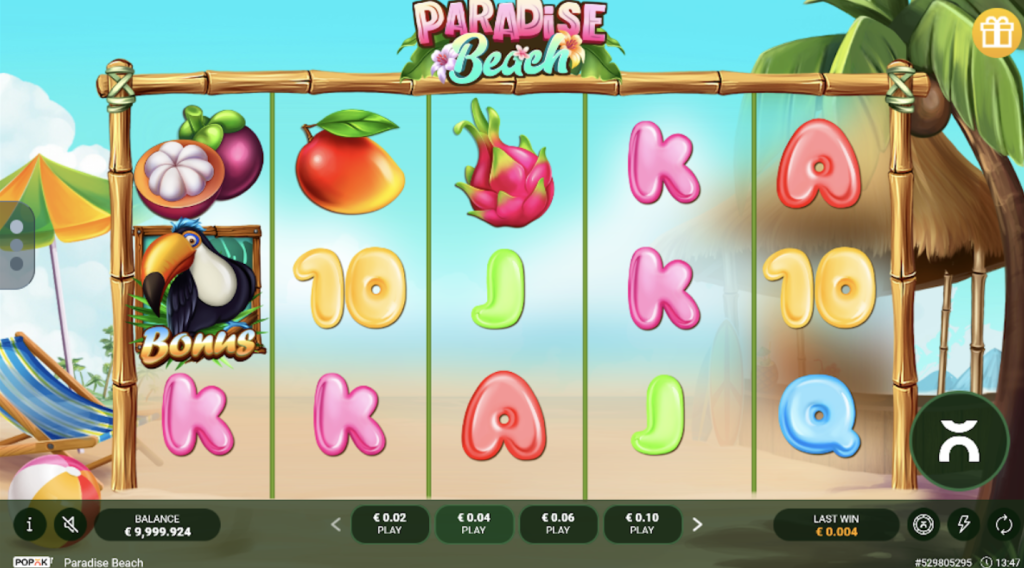Activate the autoplay circular arrows button
Screen dimensions: 1024x568
[1002, 524]
